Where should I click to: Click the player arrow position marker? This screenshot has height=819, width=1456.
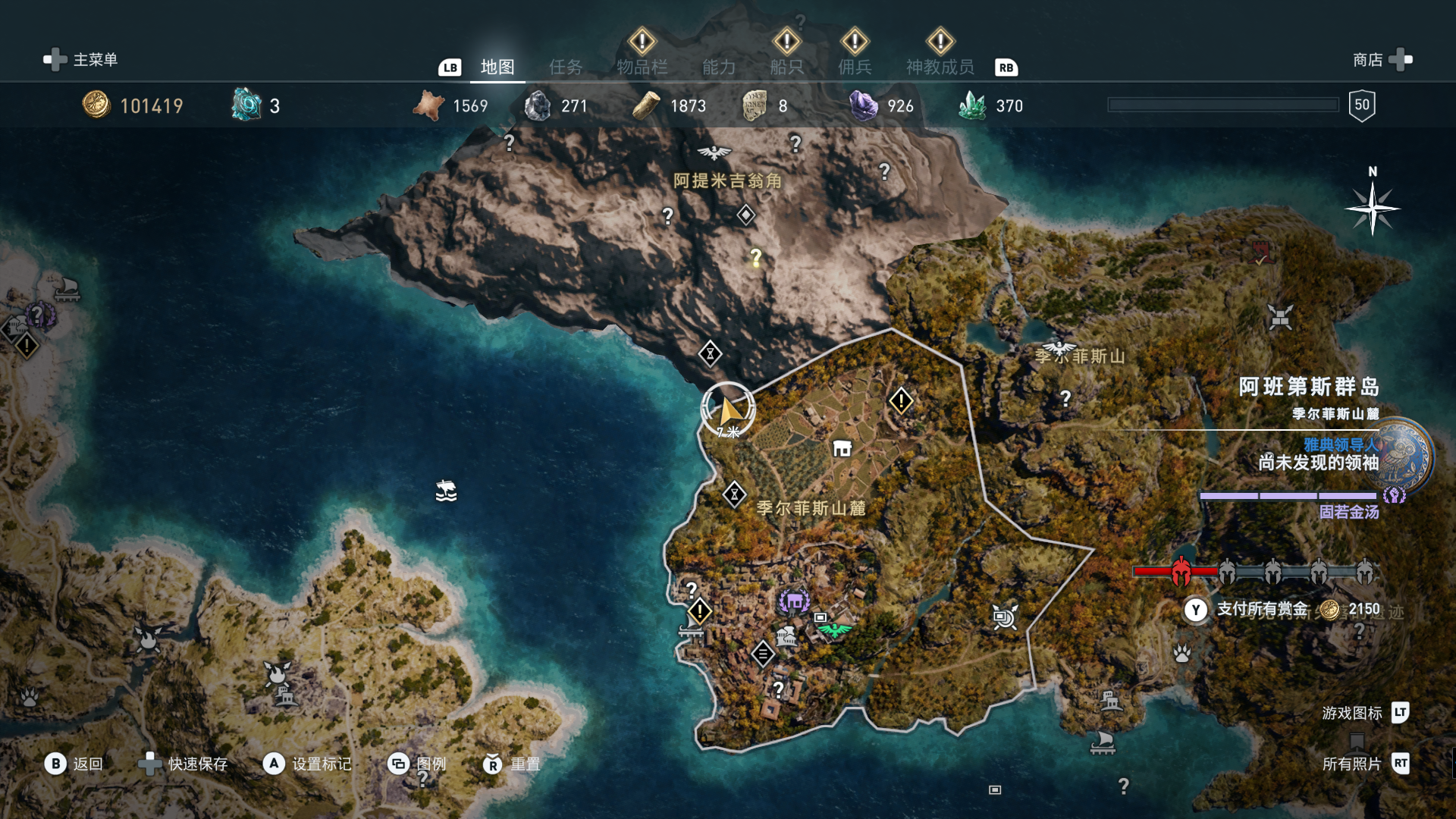728,410
